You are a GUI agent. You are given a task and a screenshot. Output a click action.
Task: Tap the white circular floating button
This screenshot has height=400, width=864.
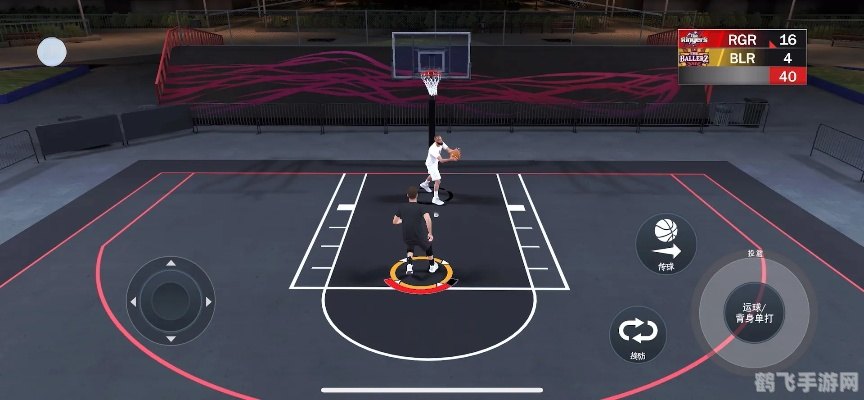52,51
